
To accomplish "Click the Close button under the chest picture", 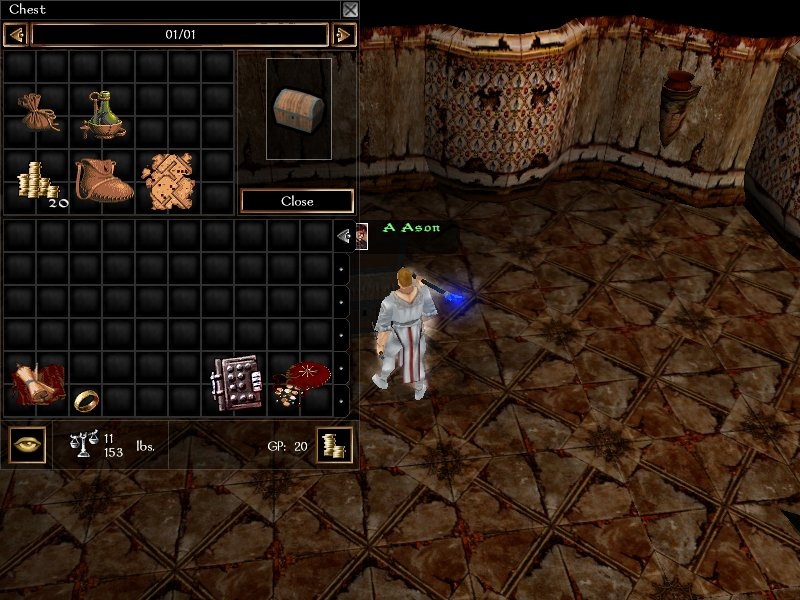I will coord(297,201).
